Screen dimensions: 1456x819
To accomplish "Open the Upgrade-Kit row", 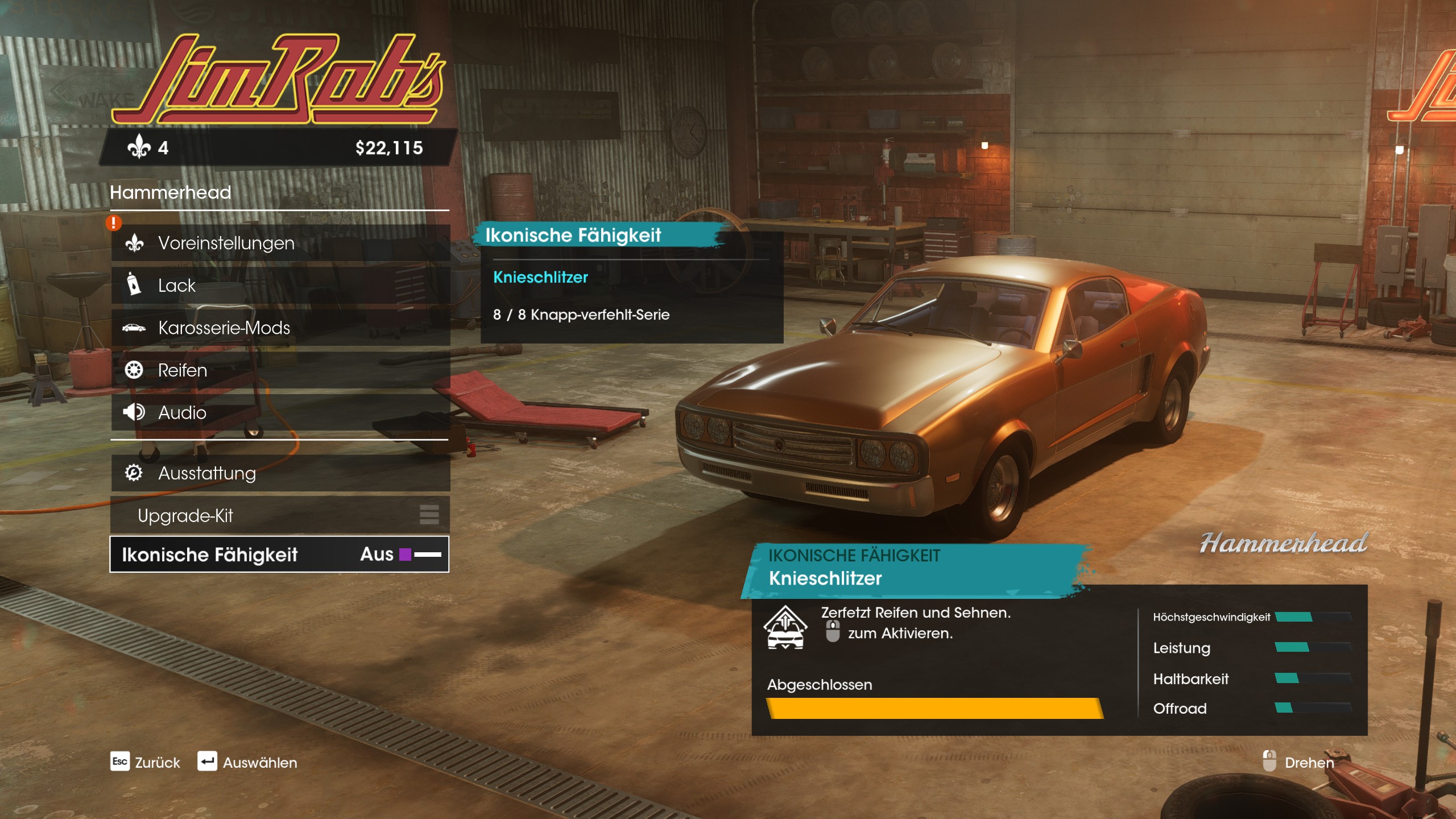I will 280,516.
